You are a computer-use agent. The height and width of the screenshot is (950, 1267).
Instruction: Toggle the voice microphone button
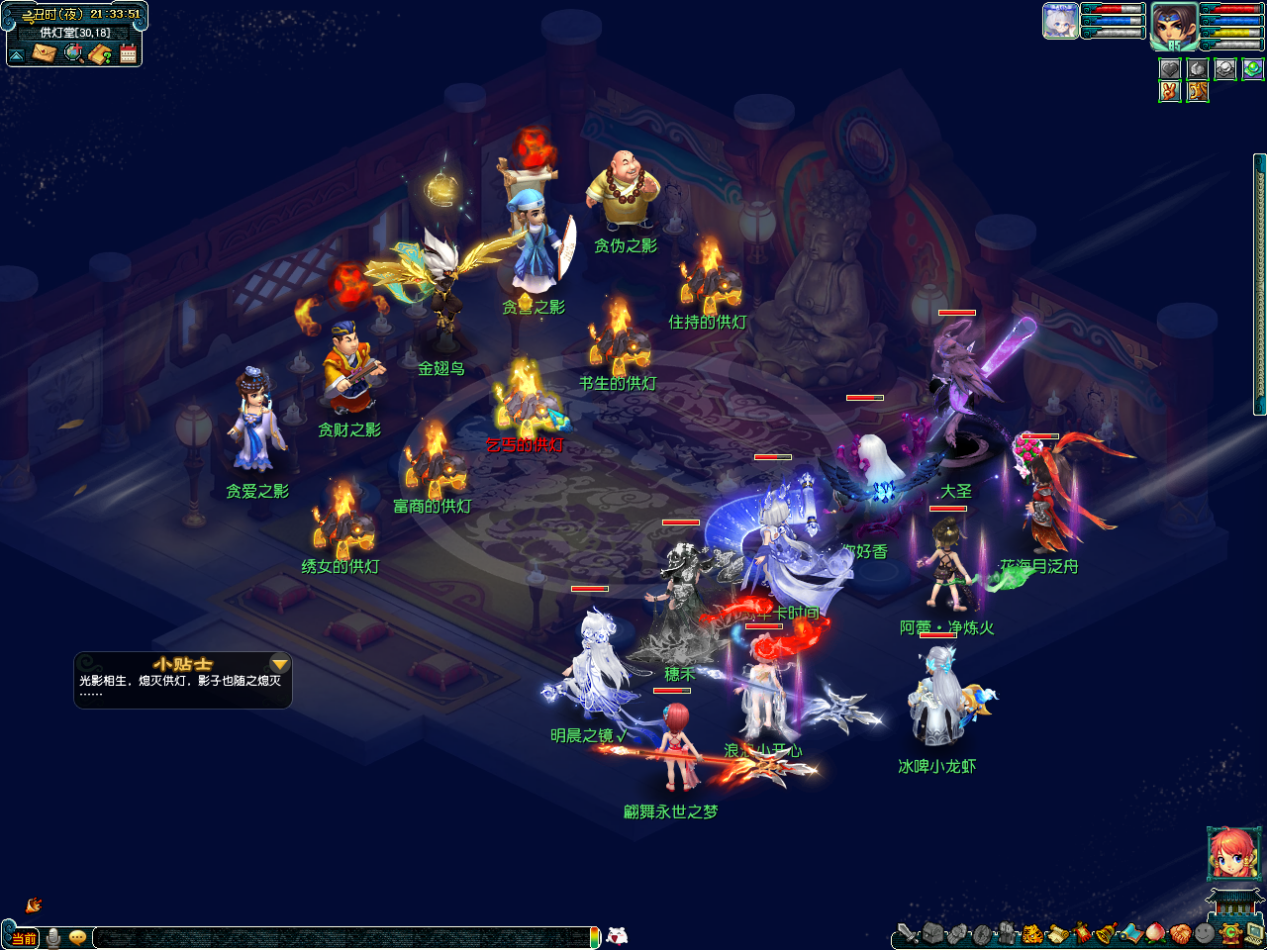pyautogui.click(x=53, y=938)
